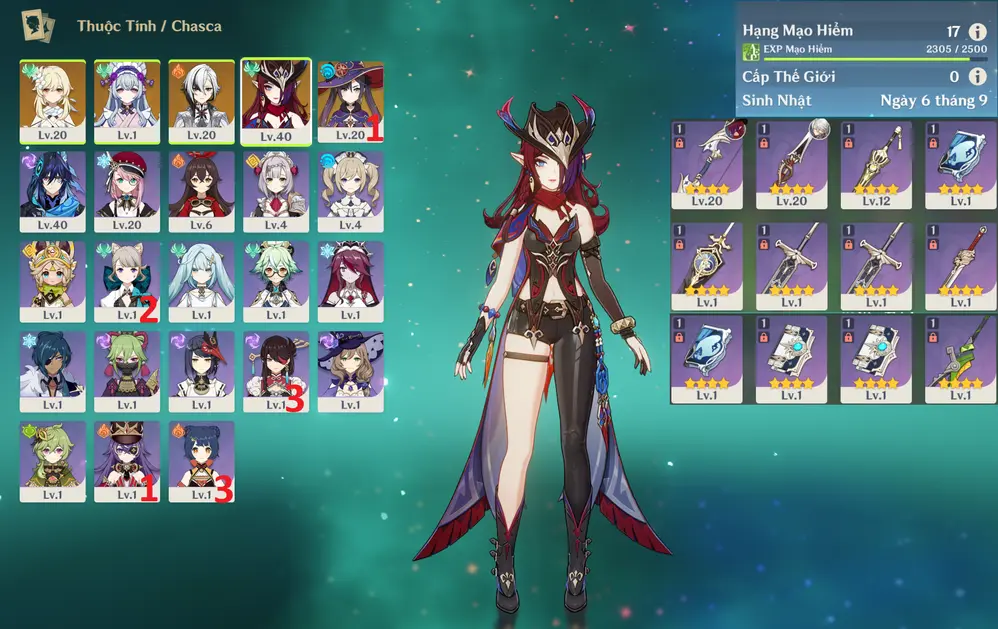Select the highlighted Chasca Lv.40 portrait
This screenshot has width=998, height=629.
(x=276, y=100)
